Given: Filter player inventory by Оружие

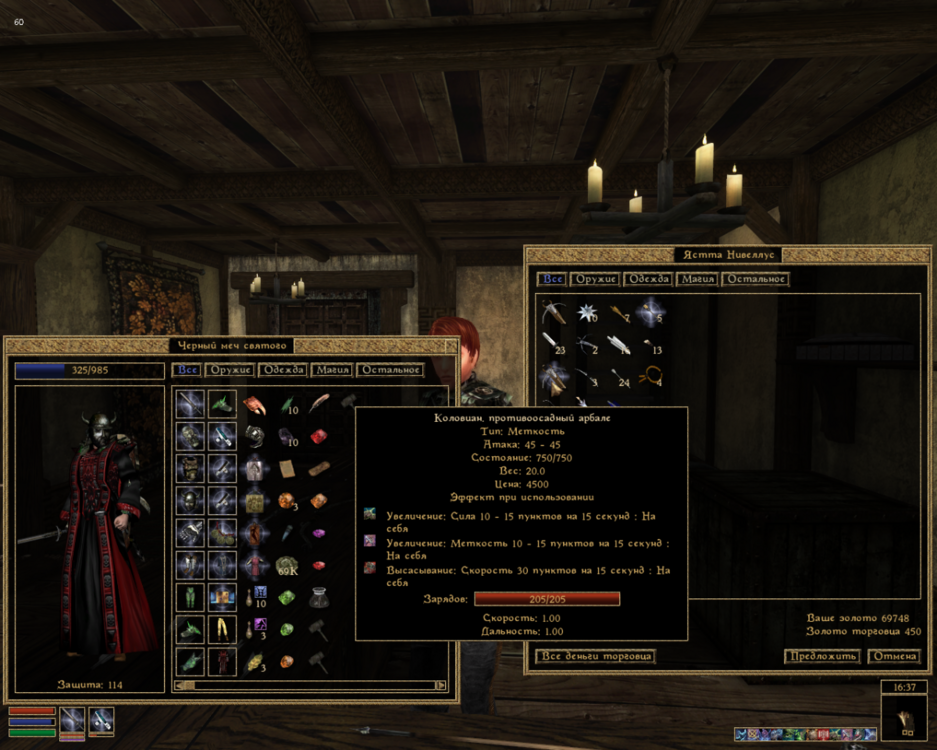Looking at the screenshot, I should (230, 370).
